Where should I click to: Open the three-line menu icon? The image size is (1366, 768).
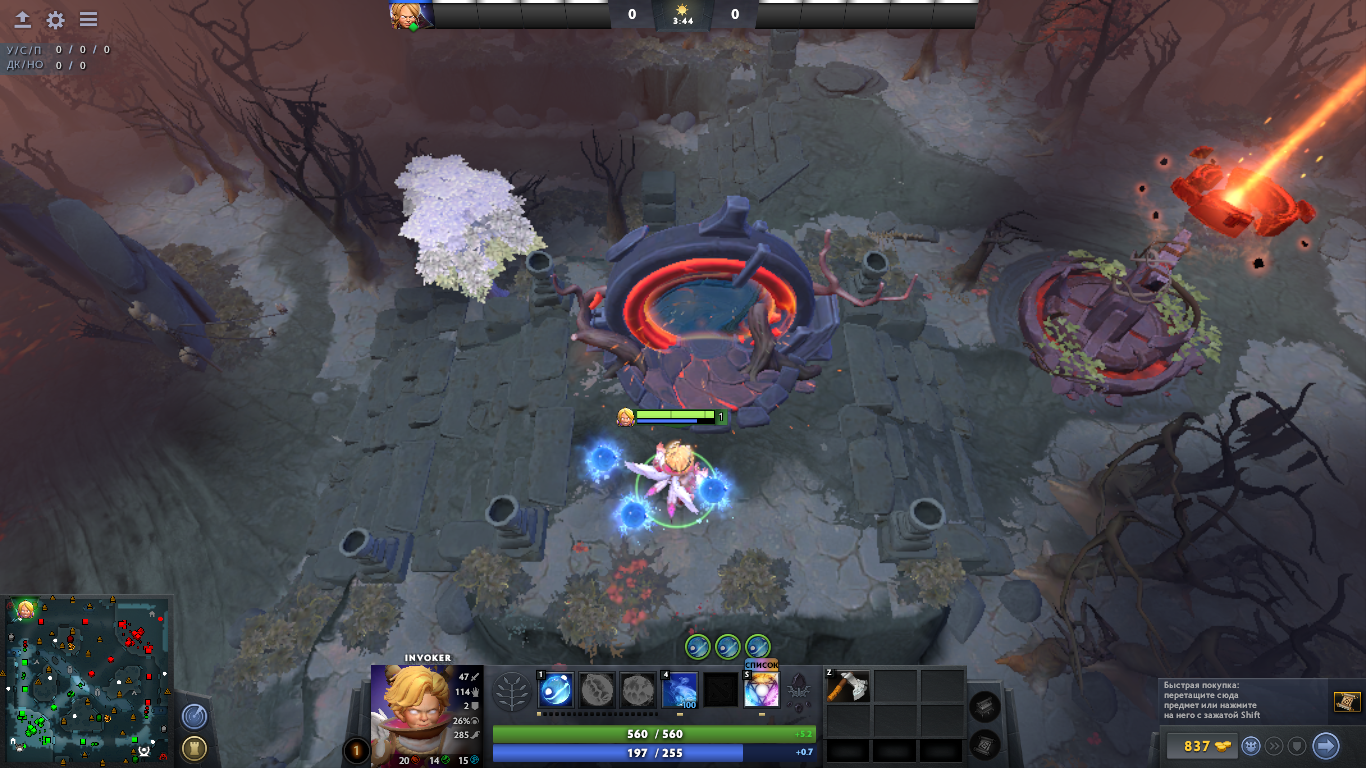[x=89, y=20]
